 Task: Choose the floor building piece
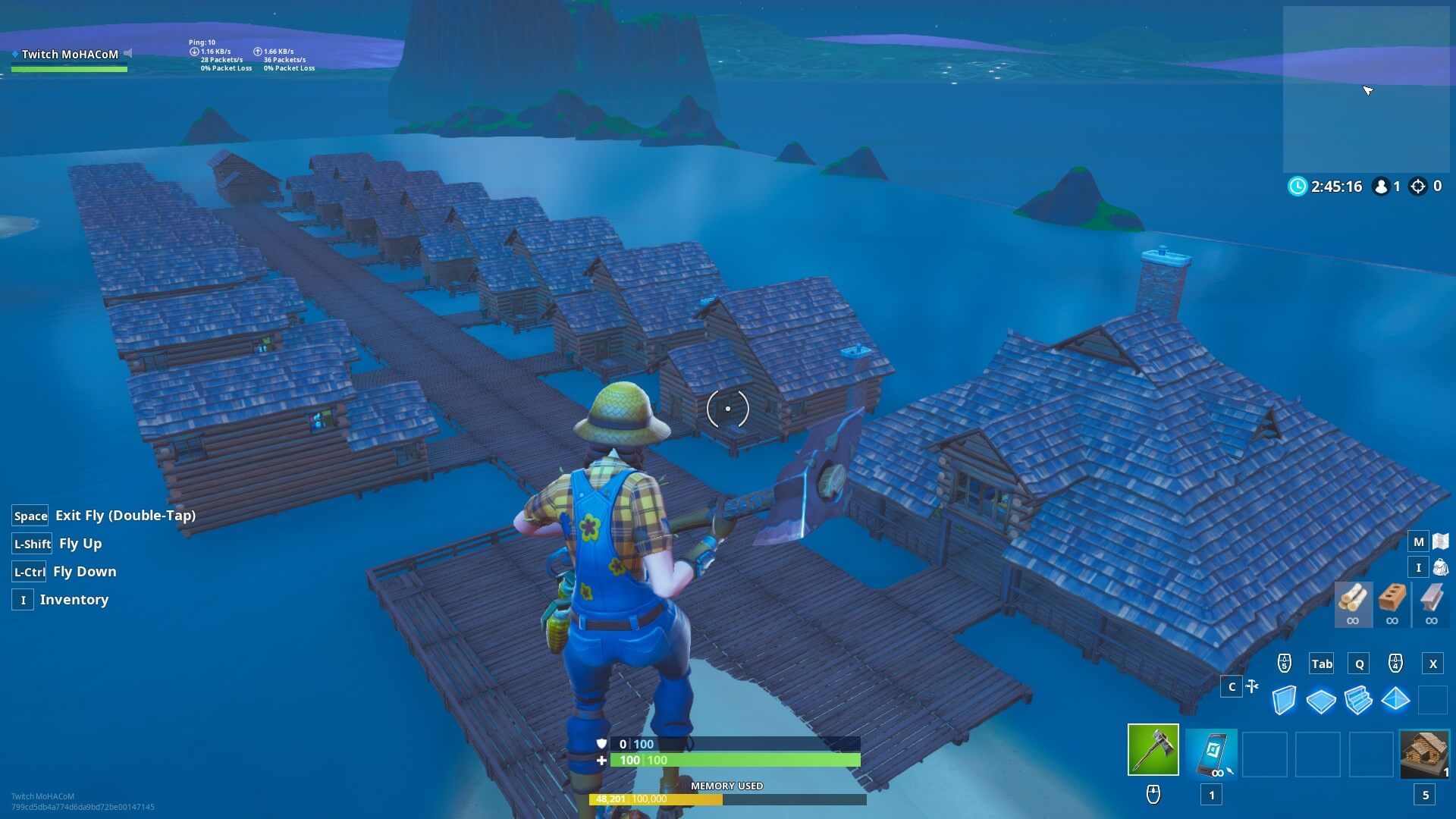[x=1321, y=701]
